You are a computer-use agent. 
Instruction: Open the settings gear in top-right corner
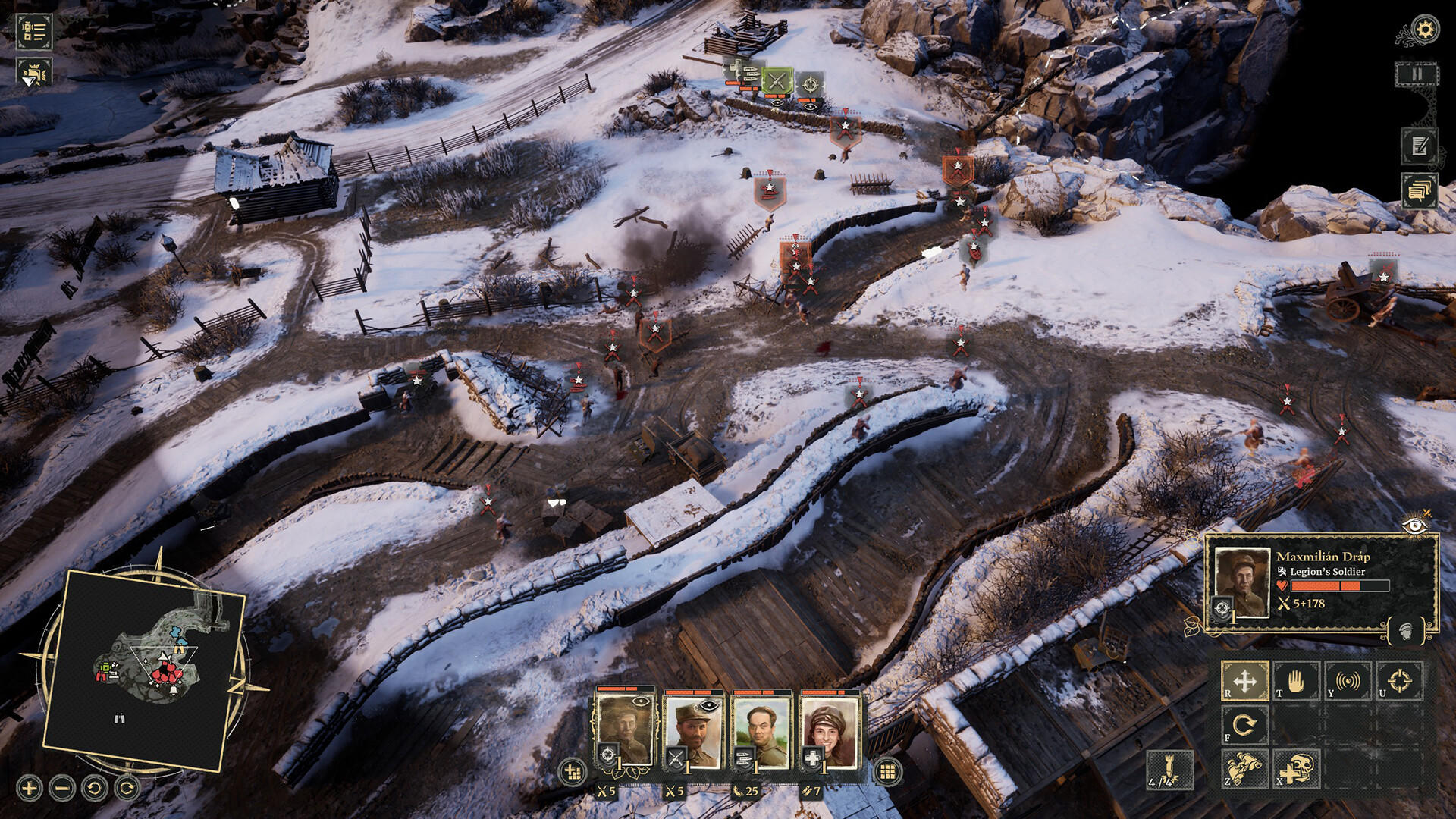pyautogui.click(x=1424, y=28)
